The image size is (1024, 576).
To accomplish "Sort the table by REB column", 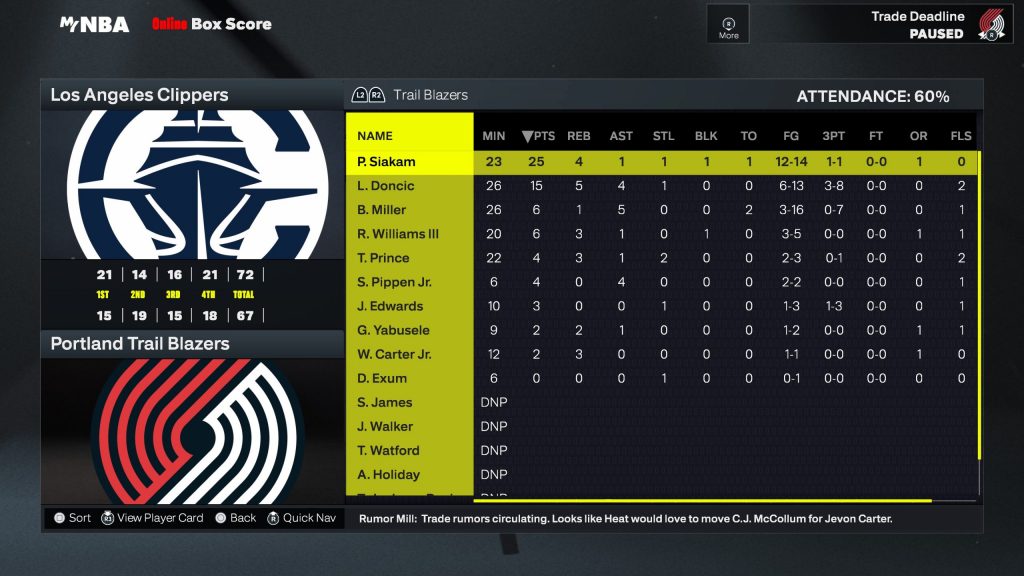I will 579,136.
